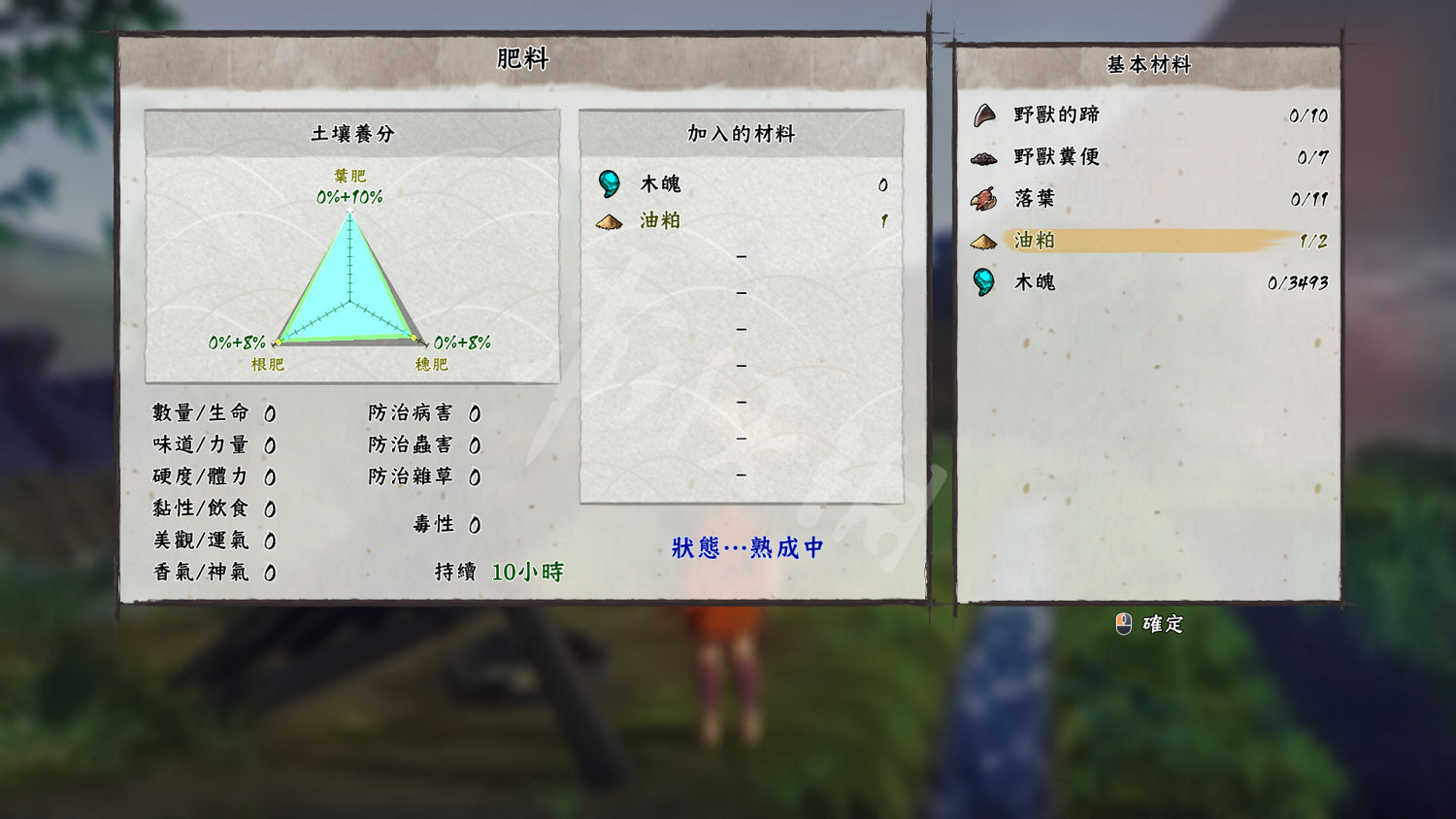Click the mouse icon beside 確定
1456x819 pixels.
tap(1124, 624)
